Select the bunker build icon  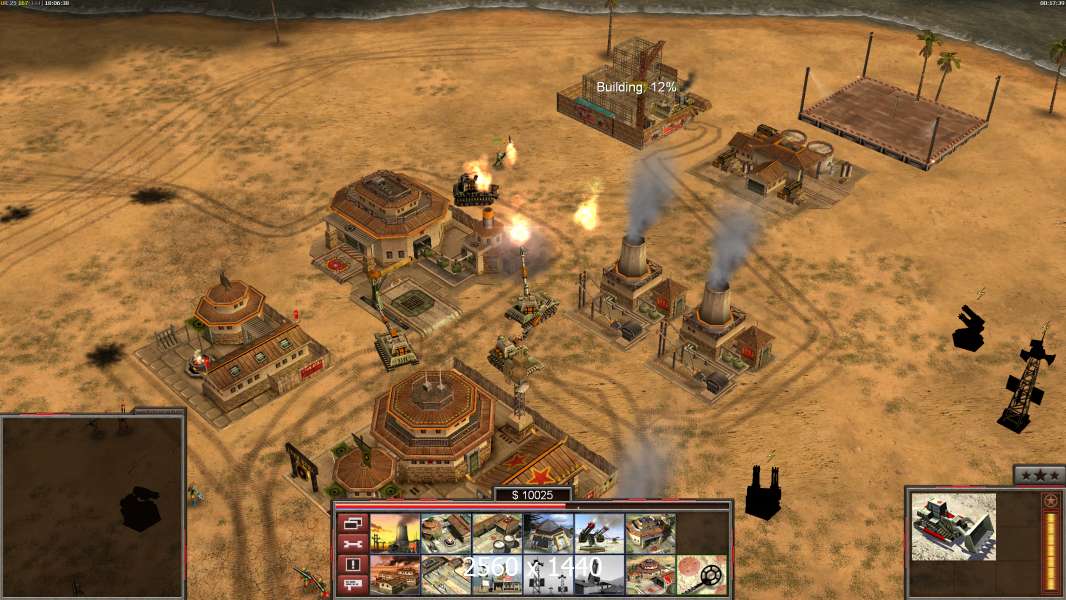548,534
